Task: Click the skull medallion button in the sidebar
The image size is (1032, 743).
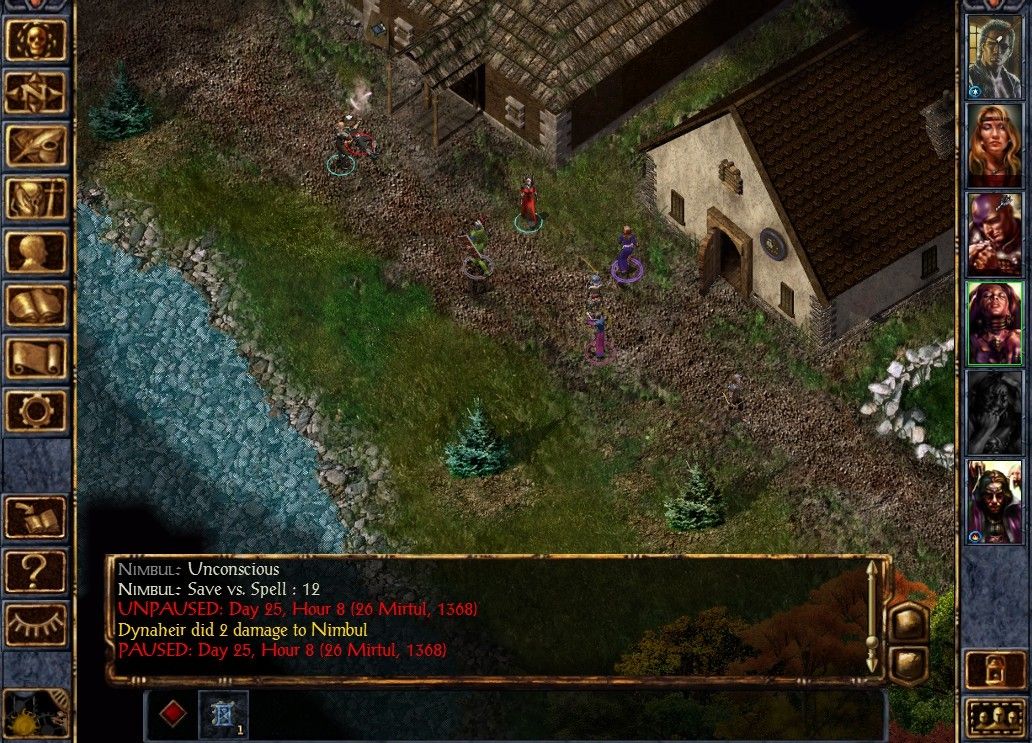Action: coord(36,40)
